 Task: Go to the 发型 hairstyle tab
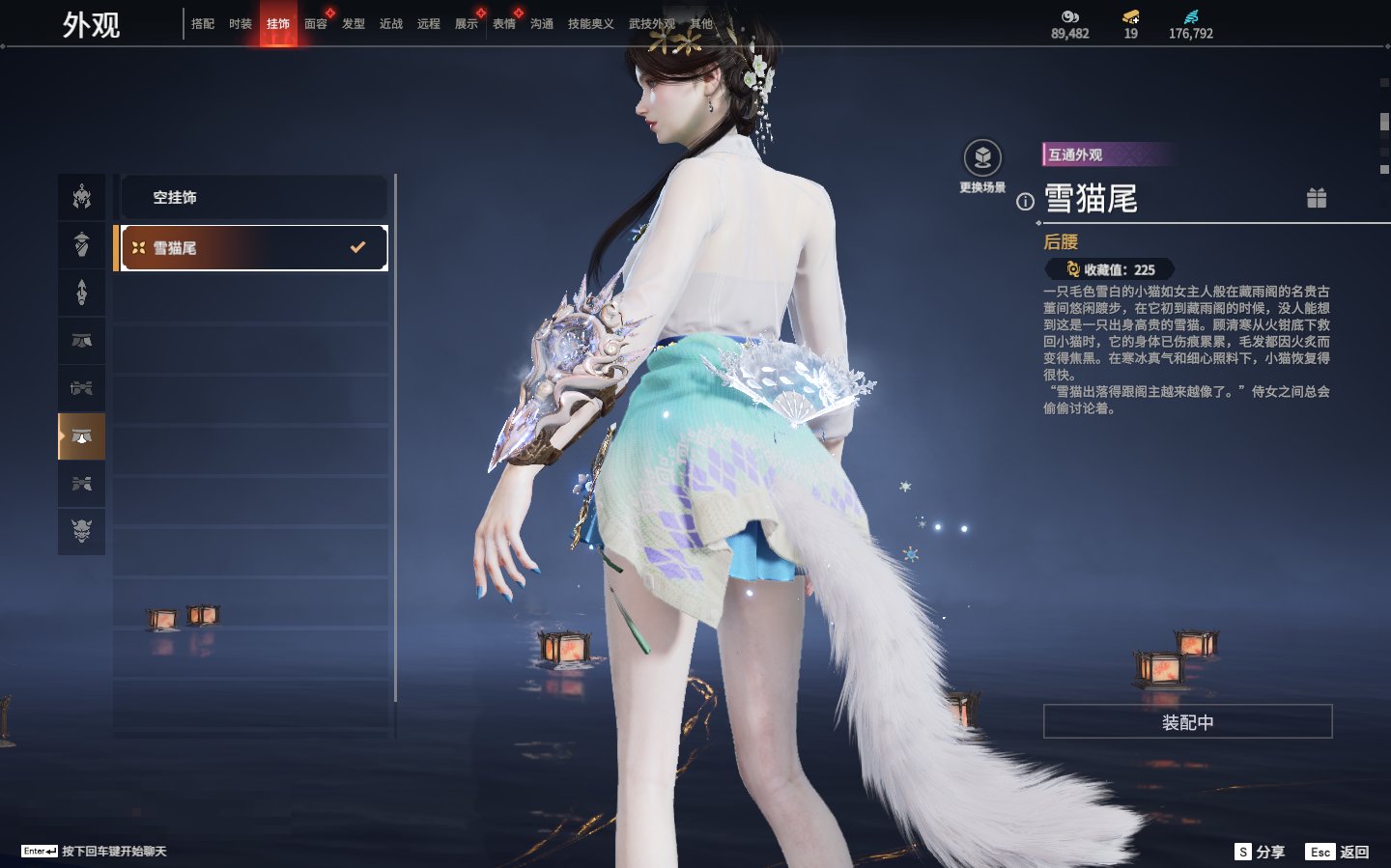click(x=354, y=24)
